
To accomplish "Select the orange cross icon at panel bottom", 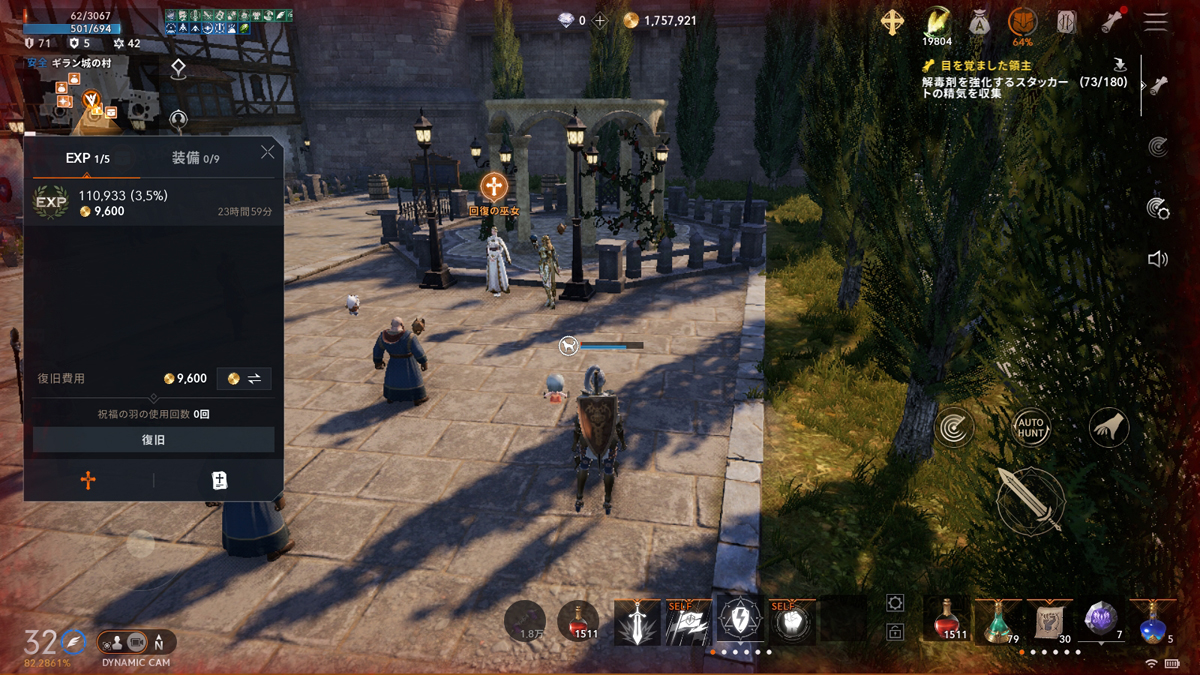I will [x=88, y=481].
